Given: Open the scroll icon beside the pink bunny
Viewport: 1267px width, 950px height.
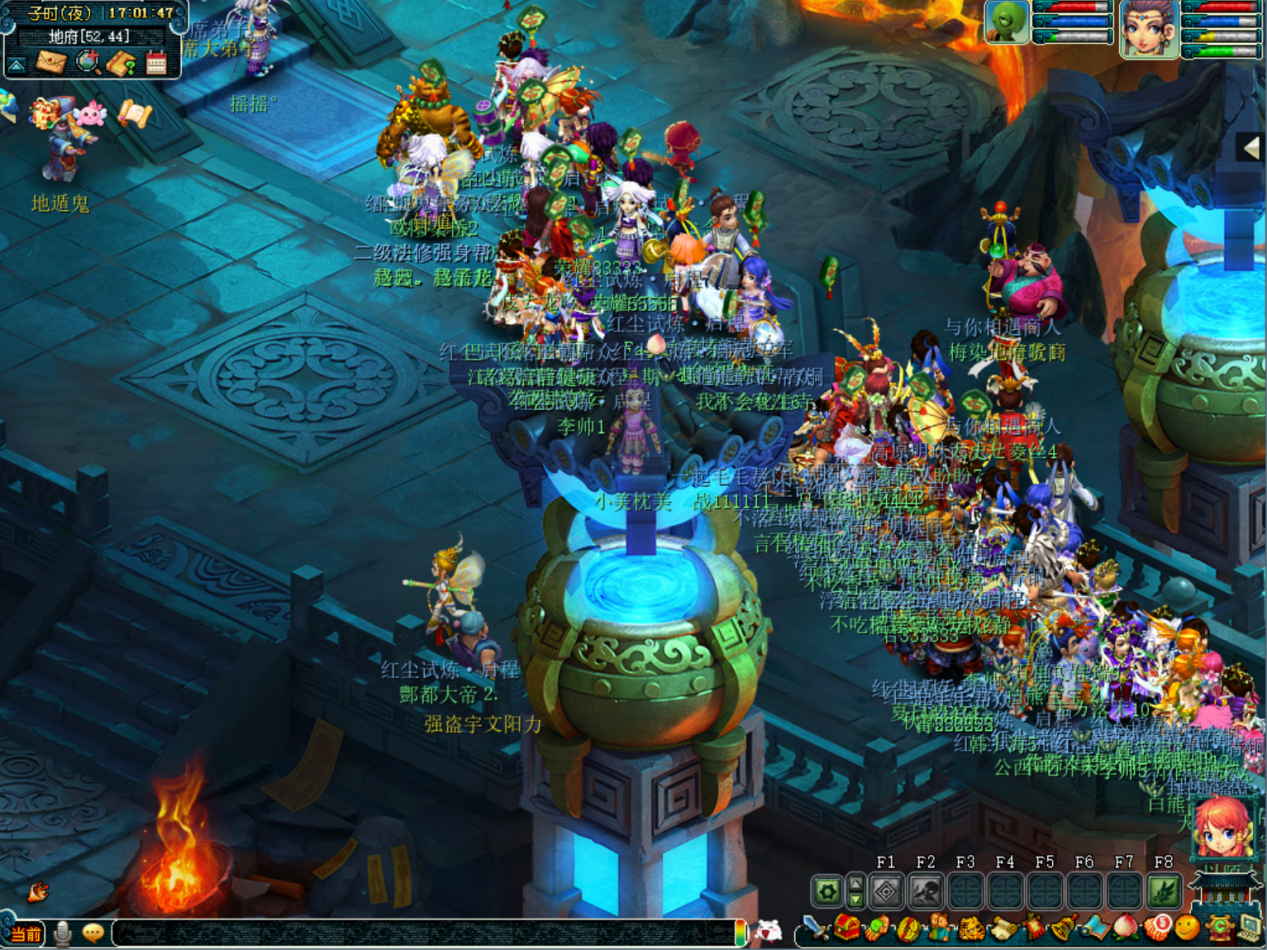Looking at the screenshot, I should 134,114.
